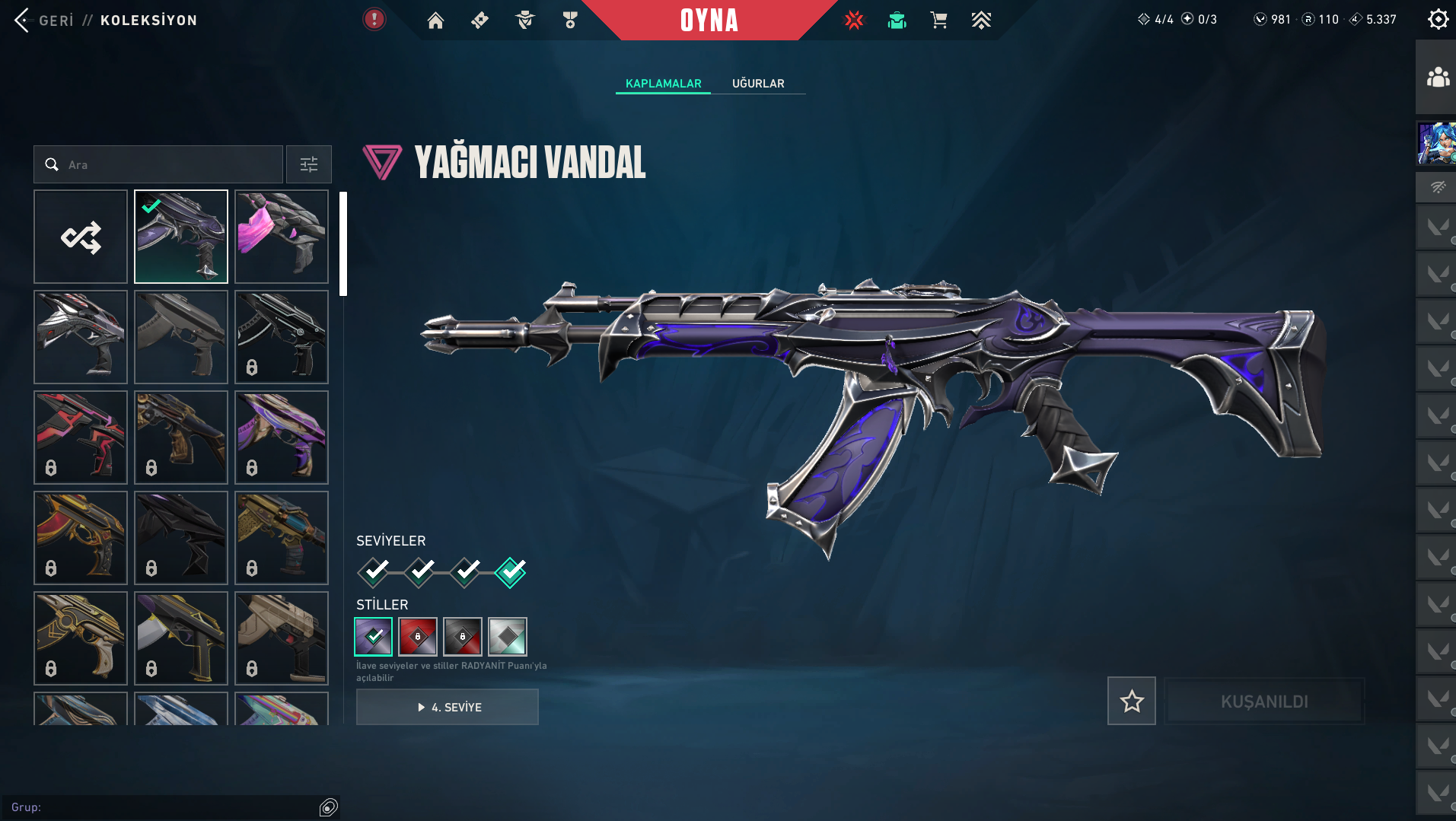
Task: Switch to the UĞURLAR tab
Action: point(758,84)
